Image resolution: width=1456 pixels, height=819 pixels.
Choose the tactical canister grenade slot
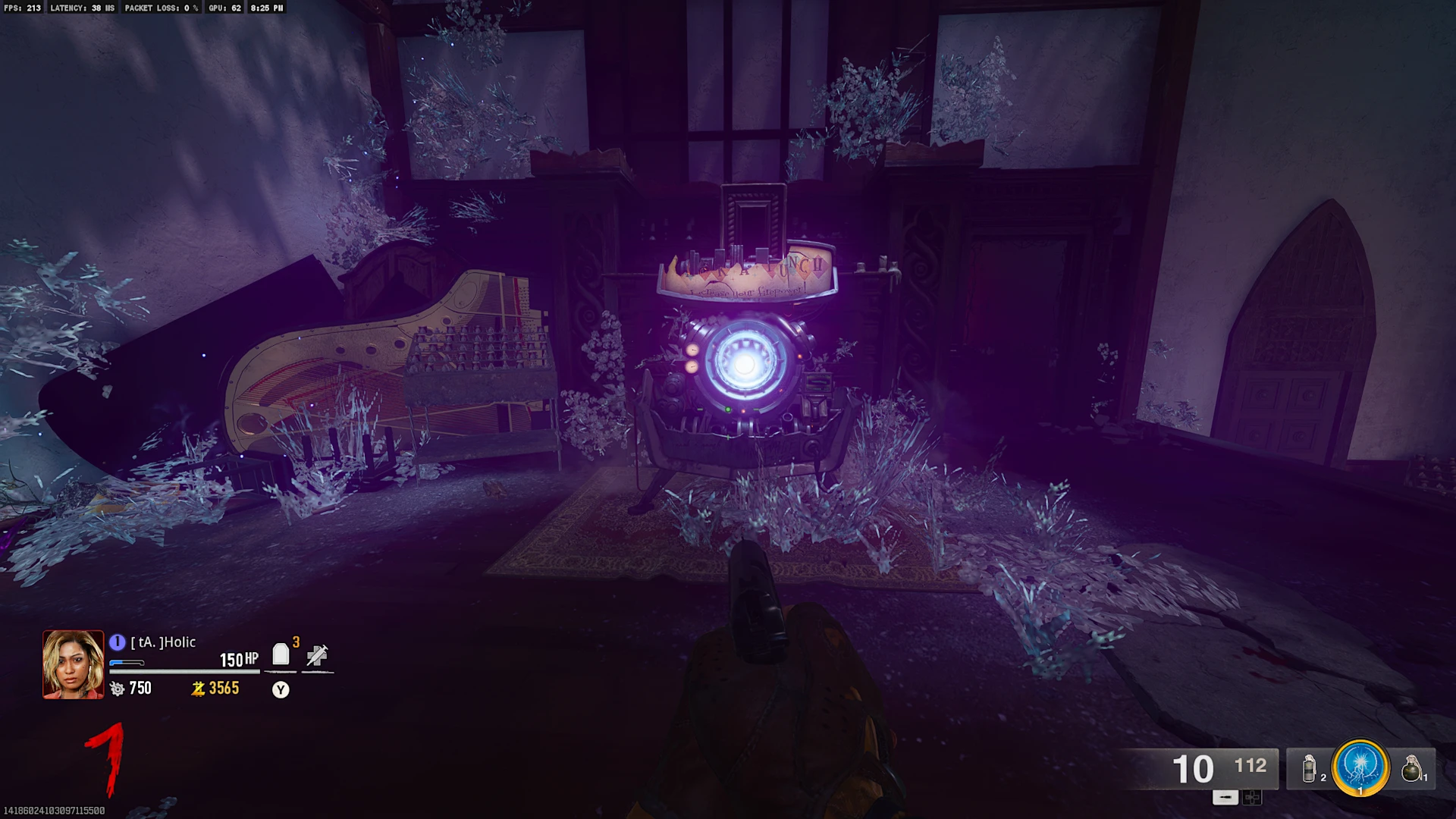[1310, 768]
